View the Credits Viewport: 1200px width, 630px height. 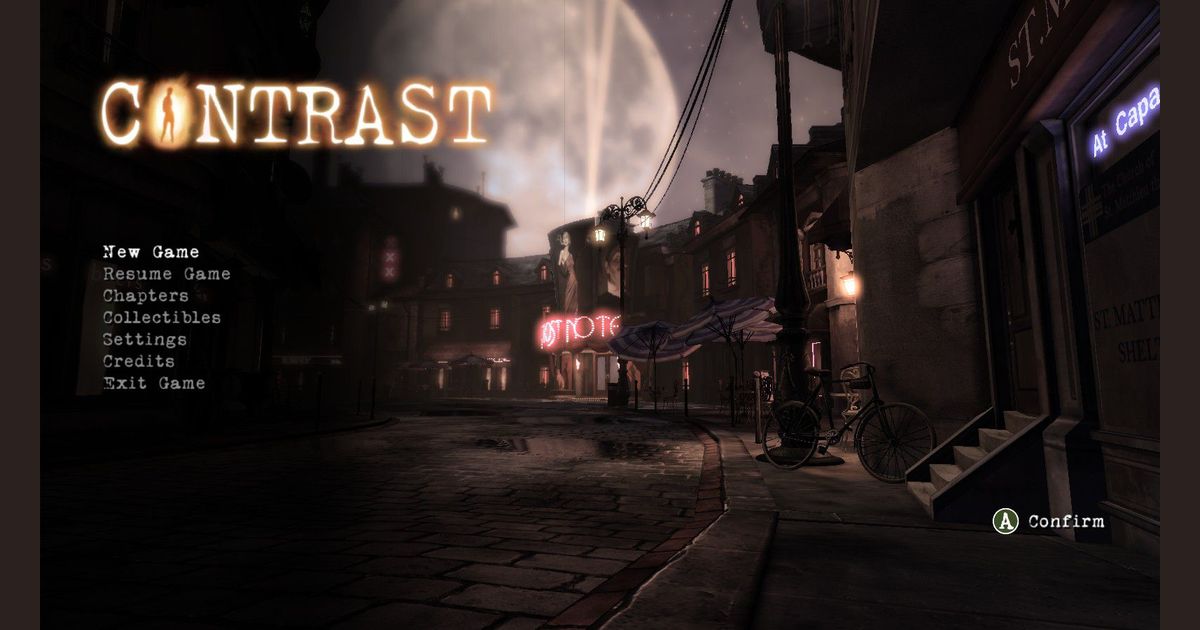(138, 362)
